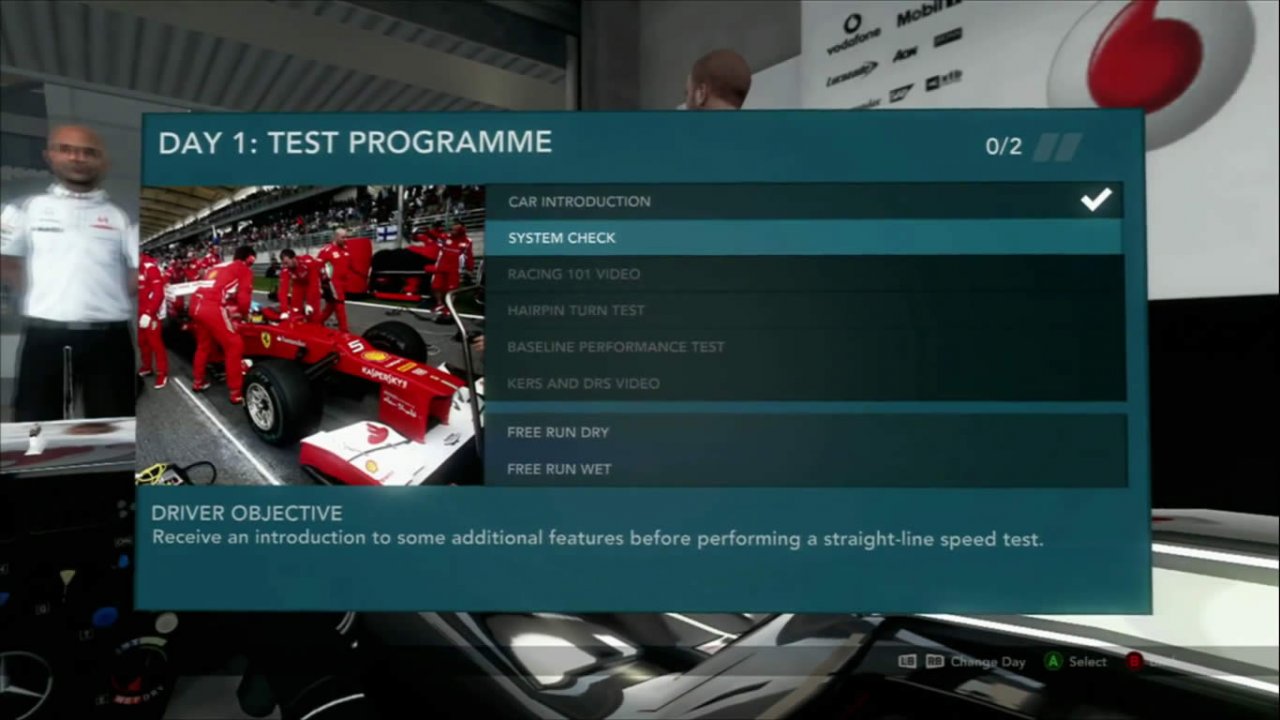Click the RB bumper icon for Change Day
Screen dimensions: 1280x720
click(934, 662)
